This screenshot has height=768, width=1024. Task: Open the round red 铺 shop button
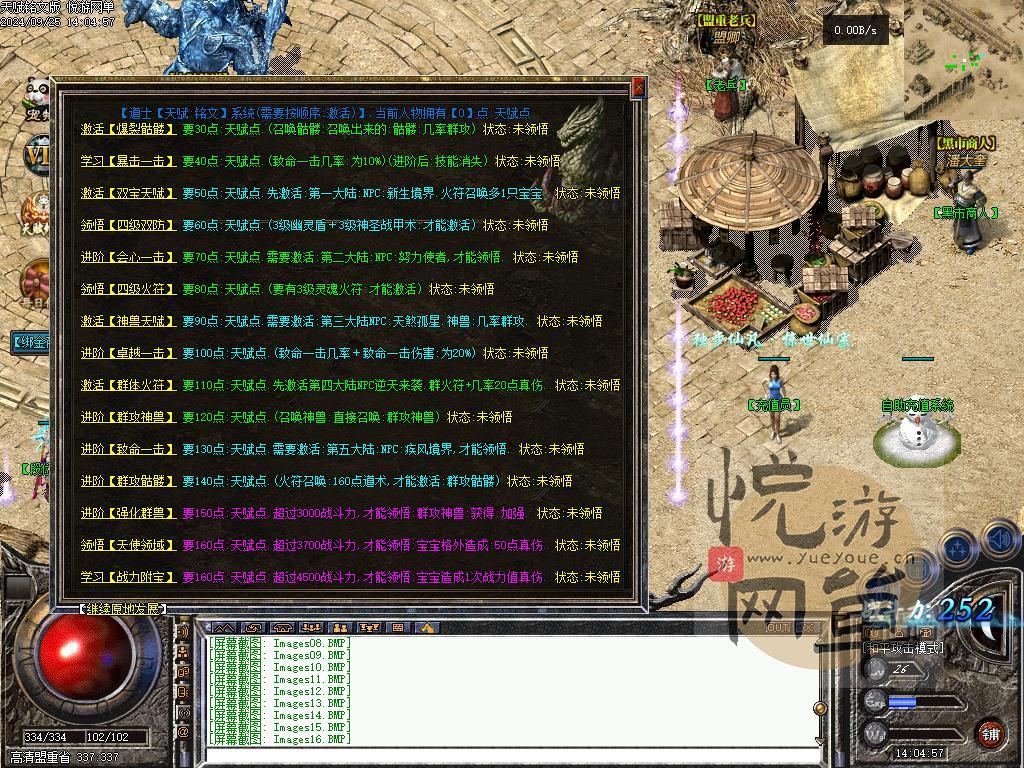coord(990,735)
